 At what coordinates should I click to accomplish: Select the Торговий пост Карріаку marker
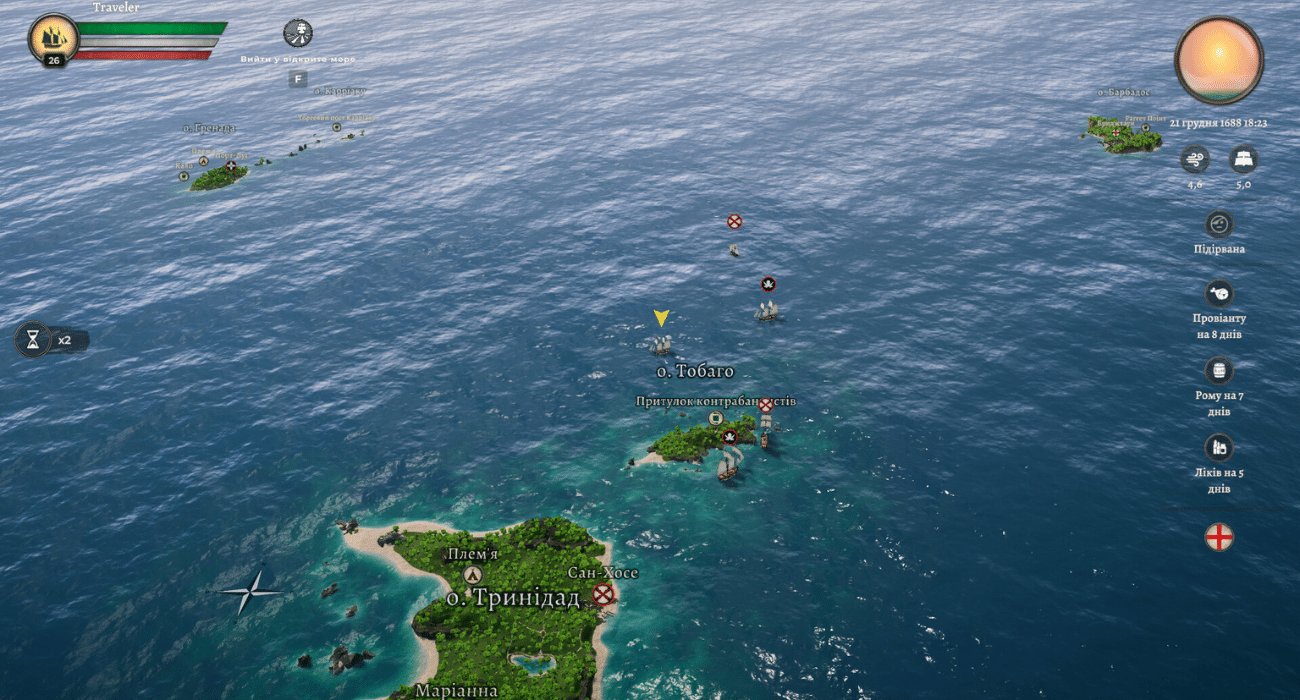(x=337, y=127)
